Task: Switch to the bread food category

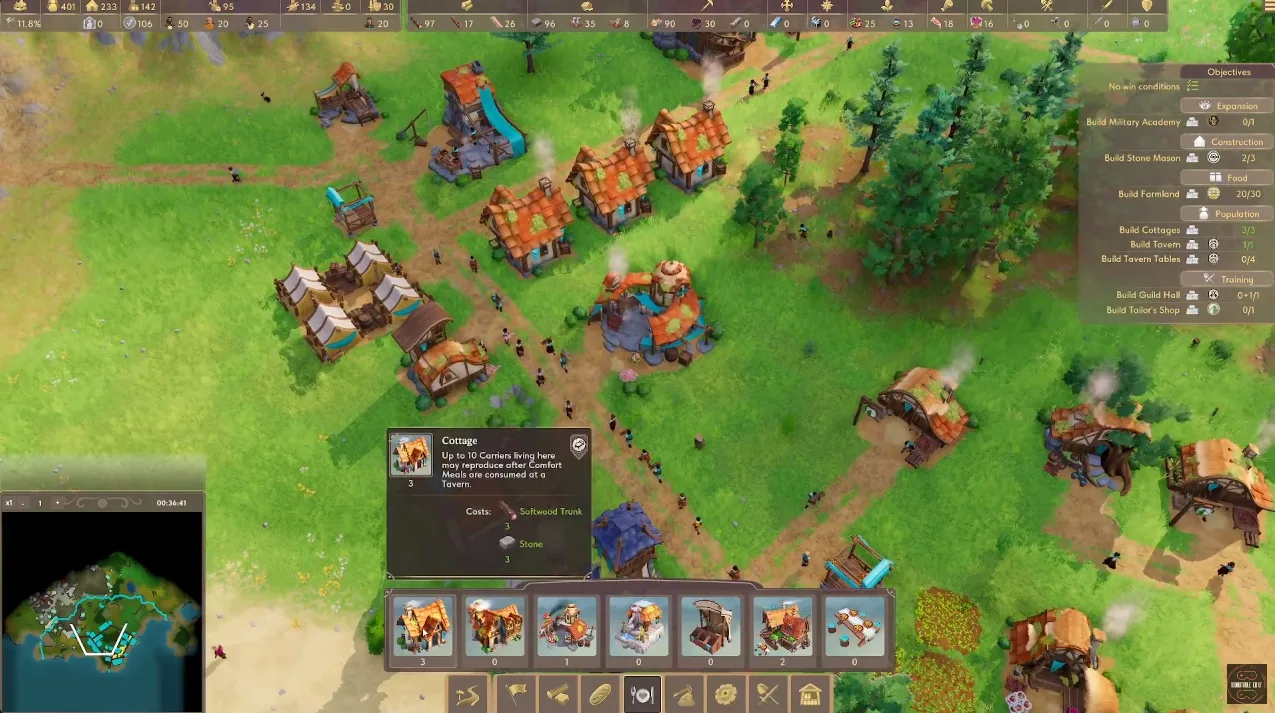Action: click(x=599, y=693)
